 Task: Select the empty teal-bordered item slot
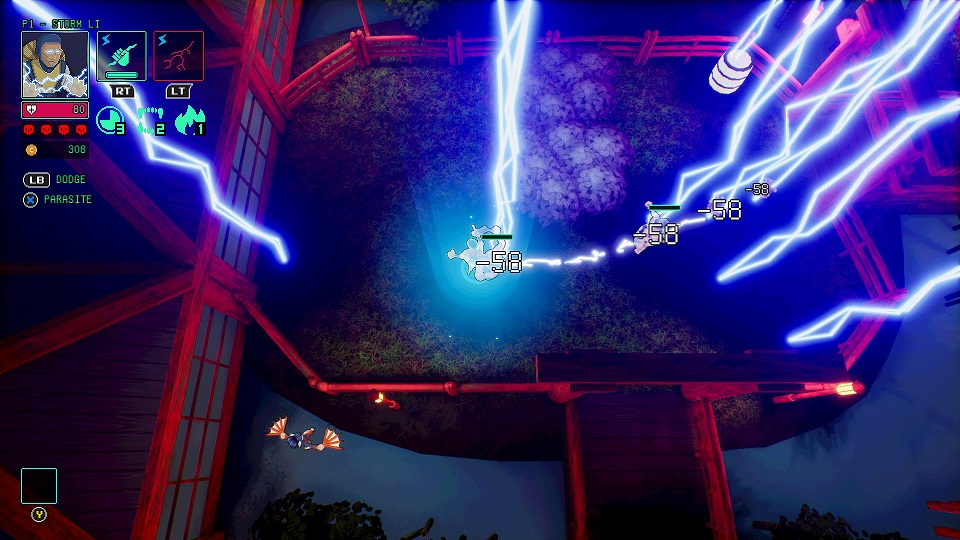(39, 486)
